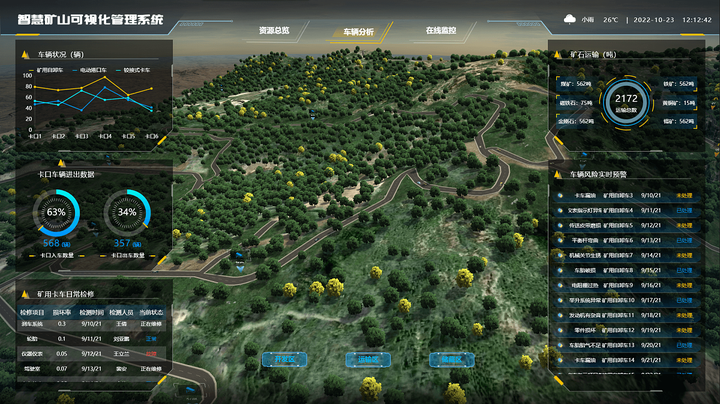Select the 63% checkpoint entry gauge

56,212
